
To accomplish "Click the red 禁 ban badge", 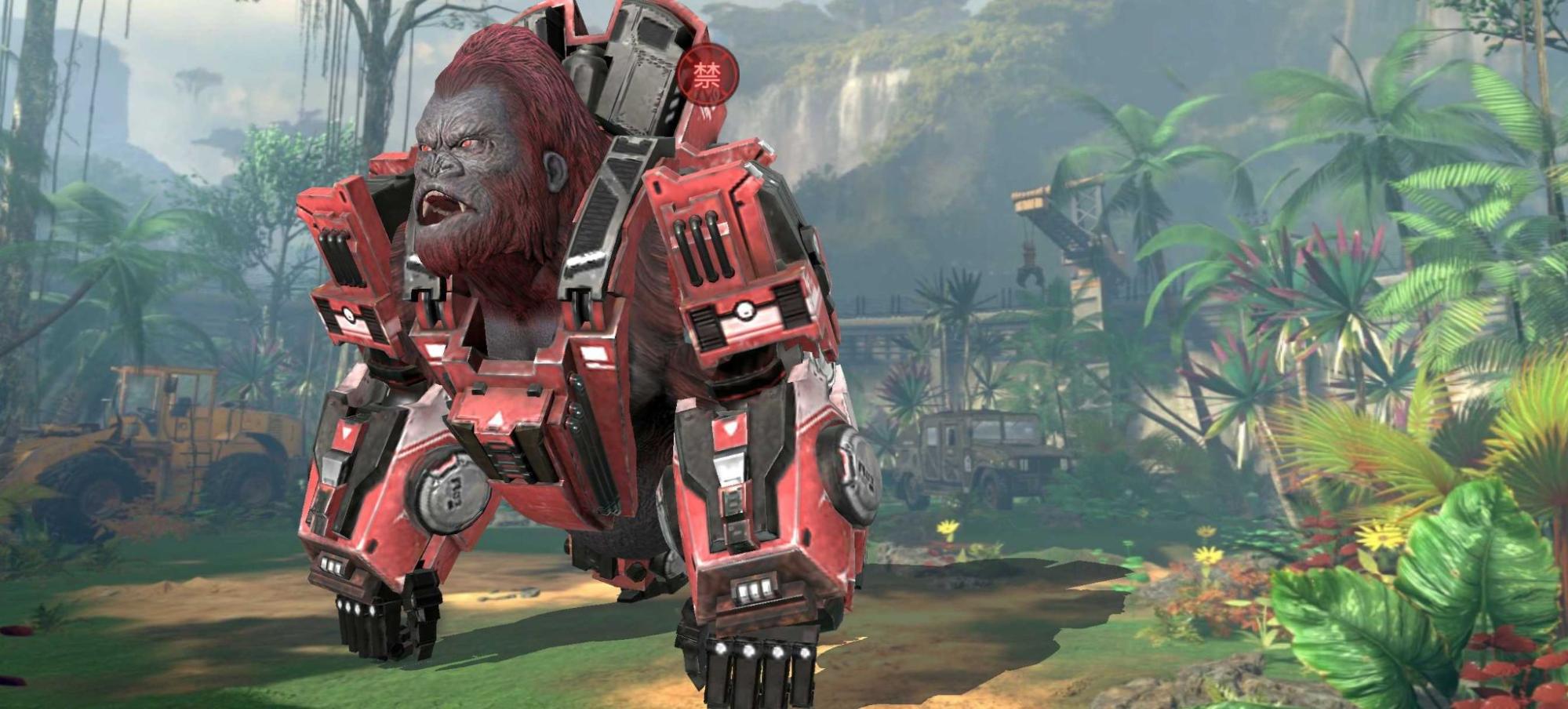I will [x=708, y=76].
